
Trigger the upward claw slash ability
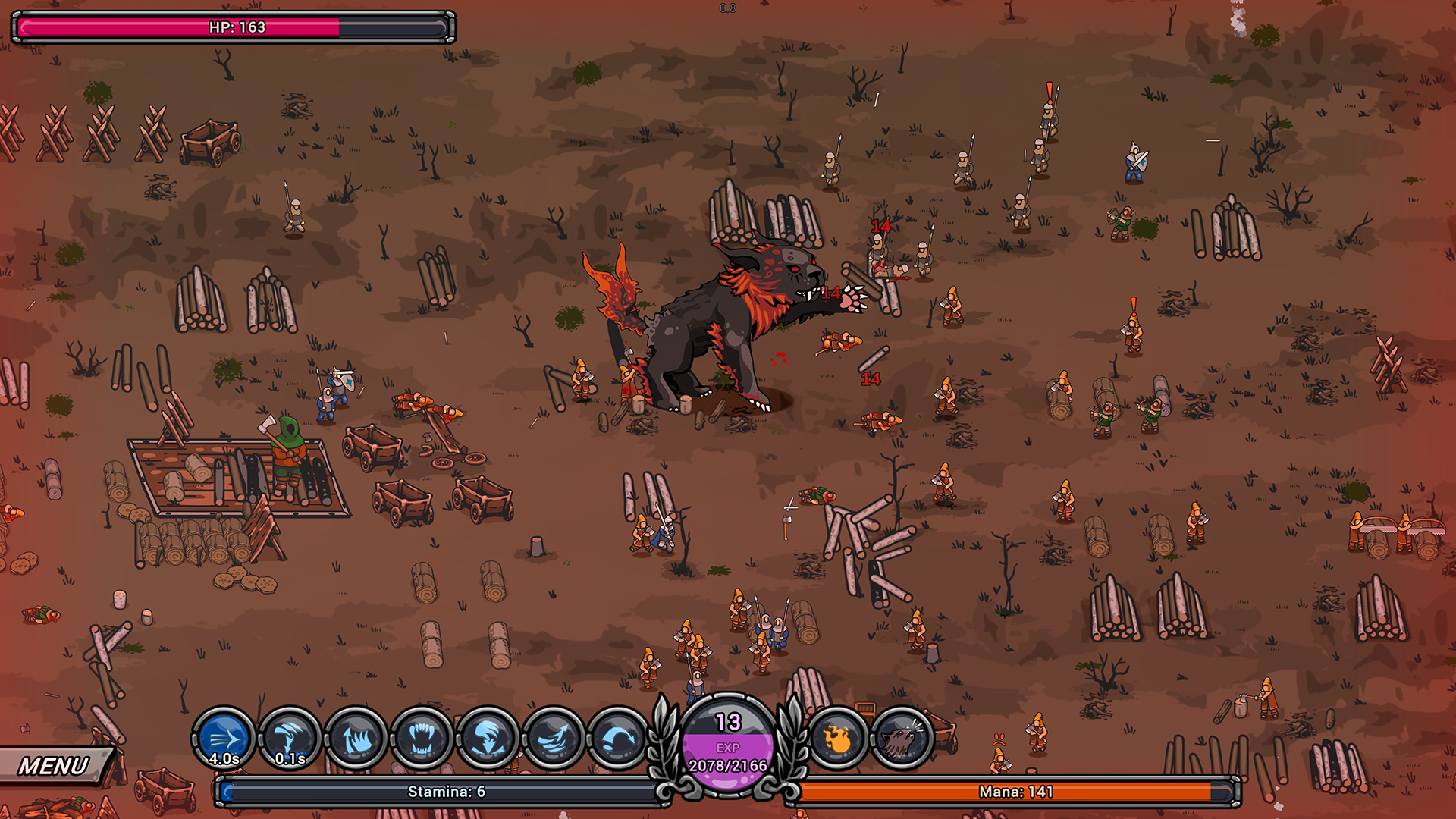point(356,739)
